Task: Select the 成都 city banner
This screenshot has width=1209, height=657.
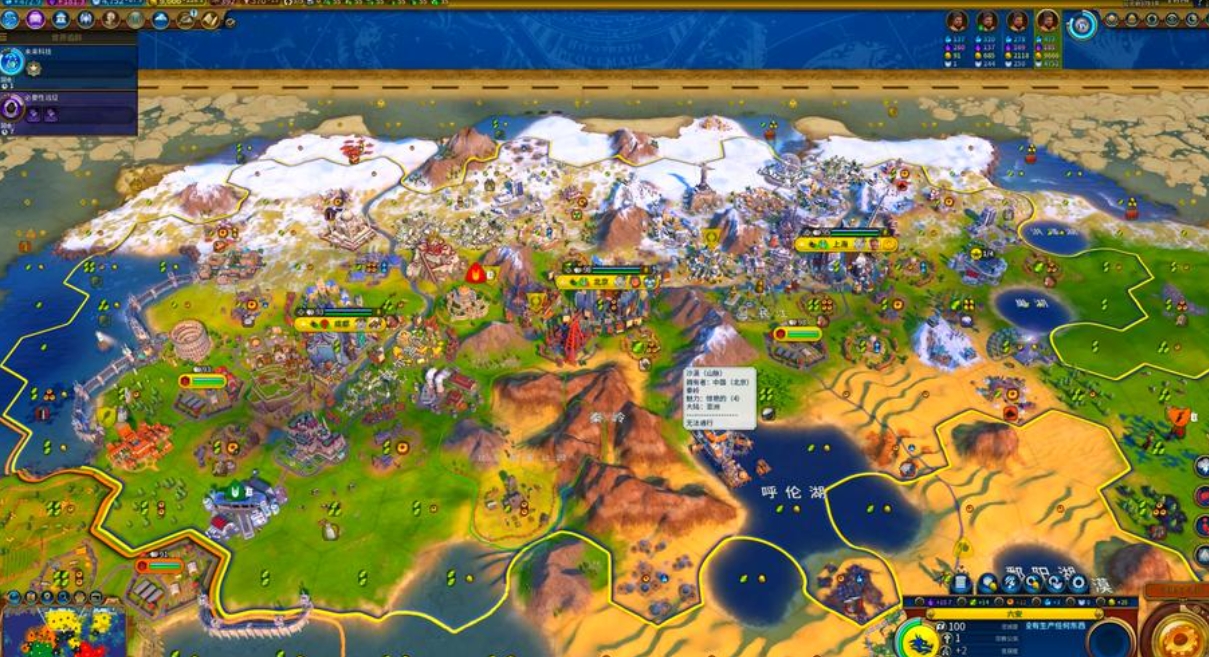Action: (x=340, y=324)
